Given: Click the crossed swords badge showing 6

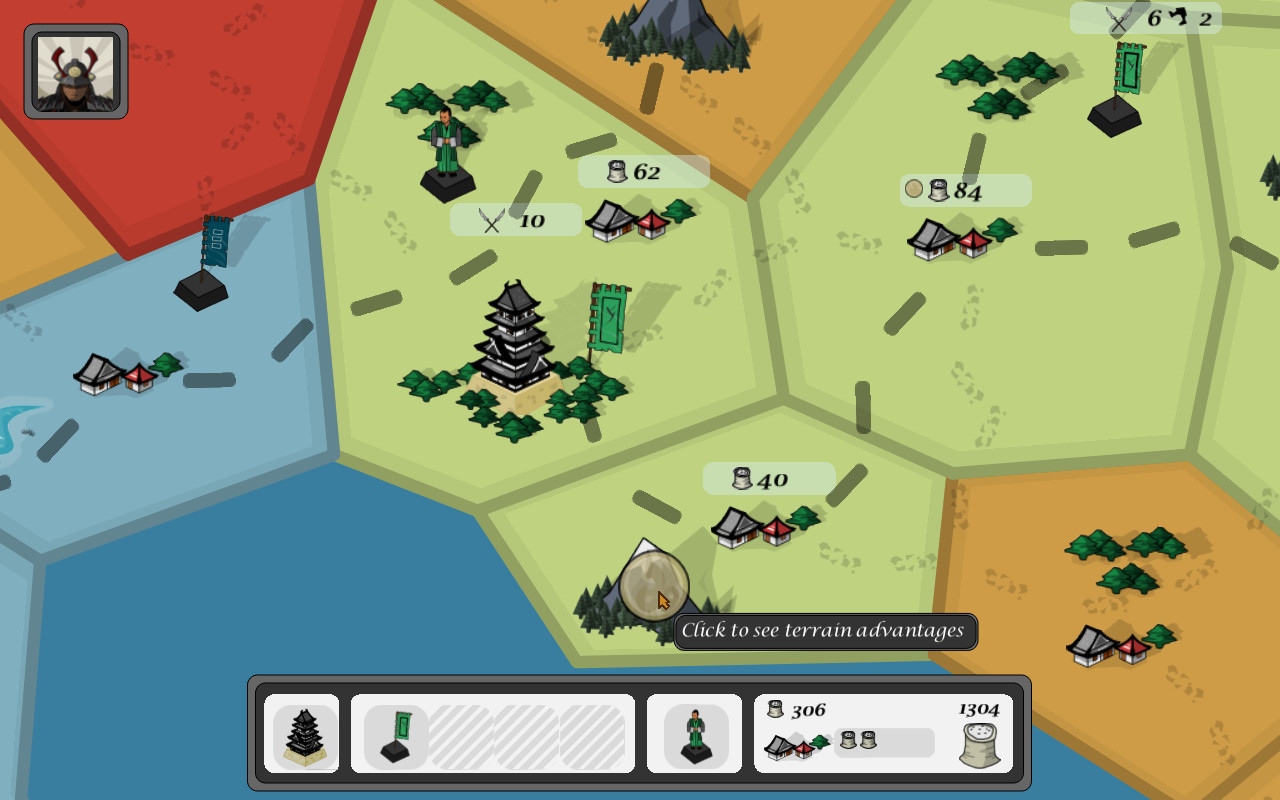Looking at the screenshot, I should (x=1135, y=16).
